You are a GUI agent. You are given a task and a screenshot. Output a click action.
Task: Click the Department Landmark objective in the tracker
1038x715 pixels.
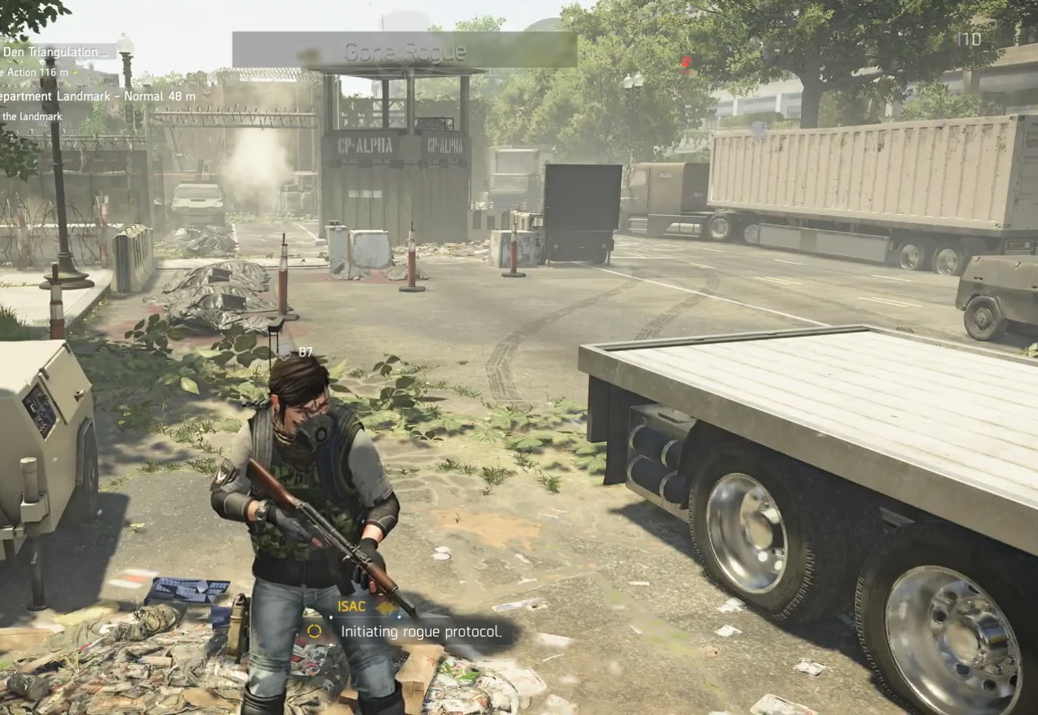(95, 97)
